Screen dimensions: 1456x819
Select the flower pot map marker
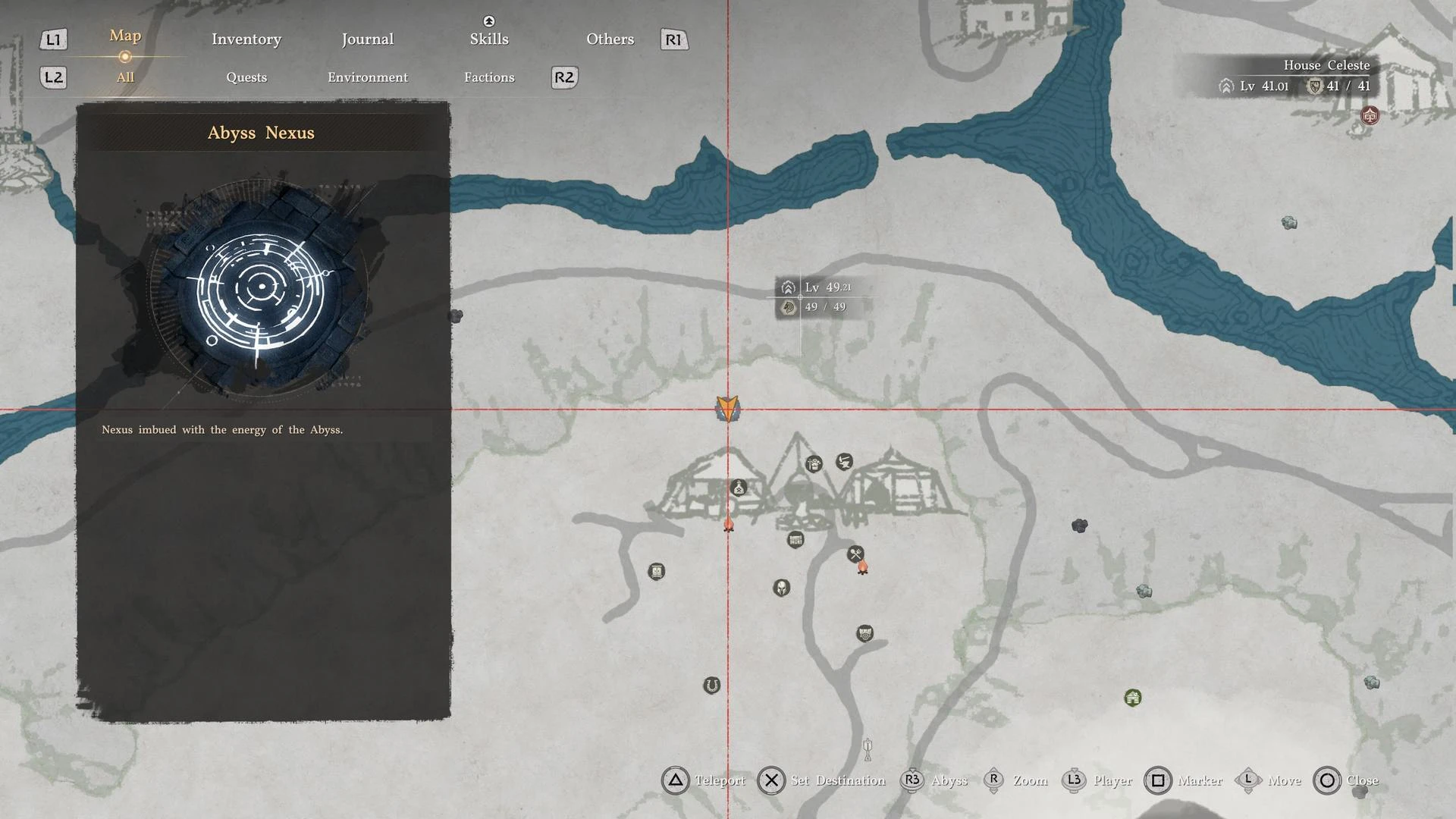[x=814, y=464]
